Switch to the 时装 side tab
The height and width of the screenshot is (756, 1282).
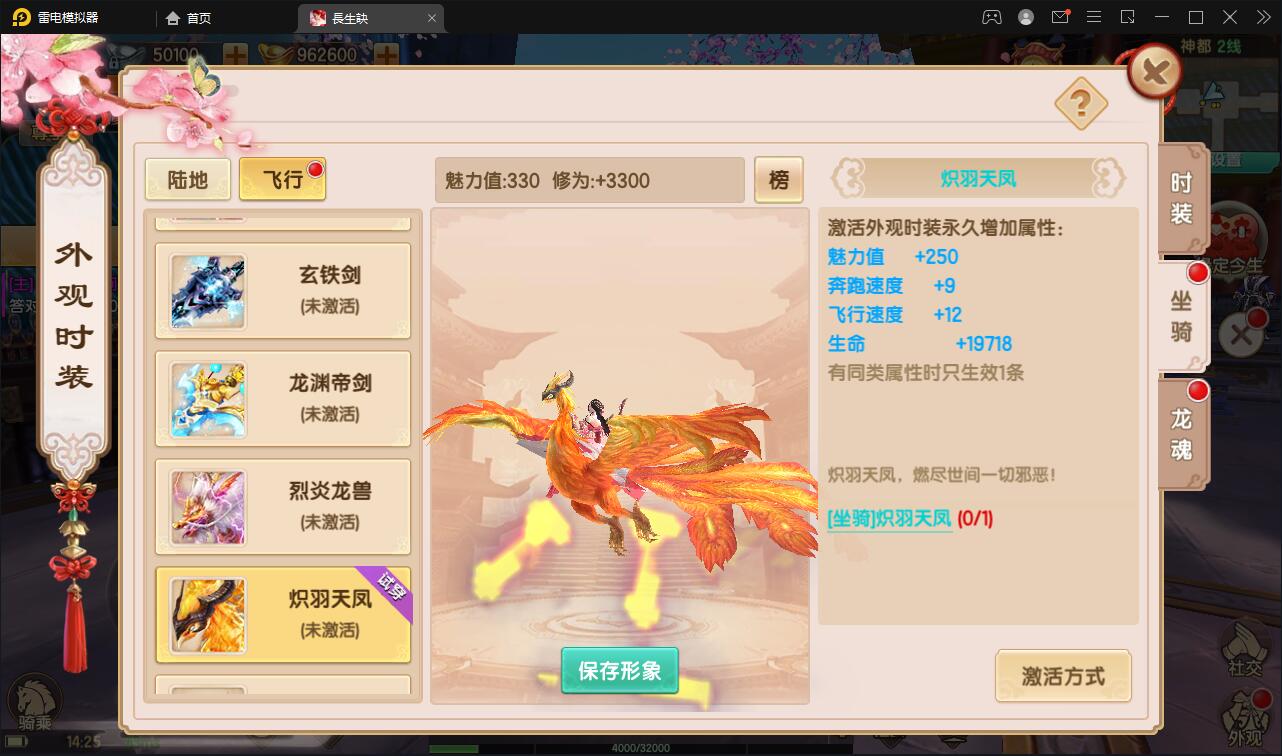pyautogui.click(x=1180, y=198)
